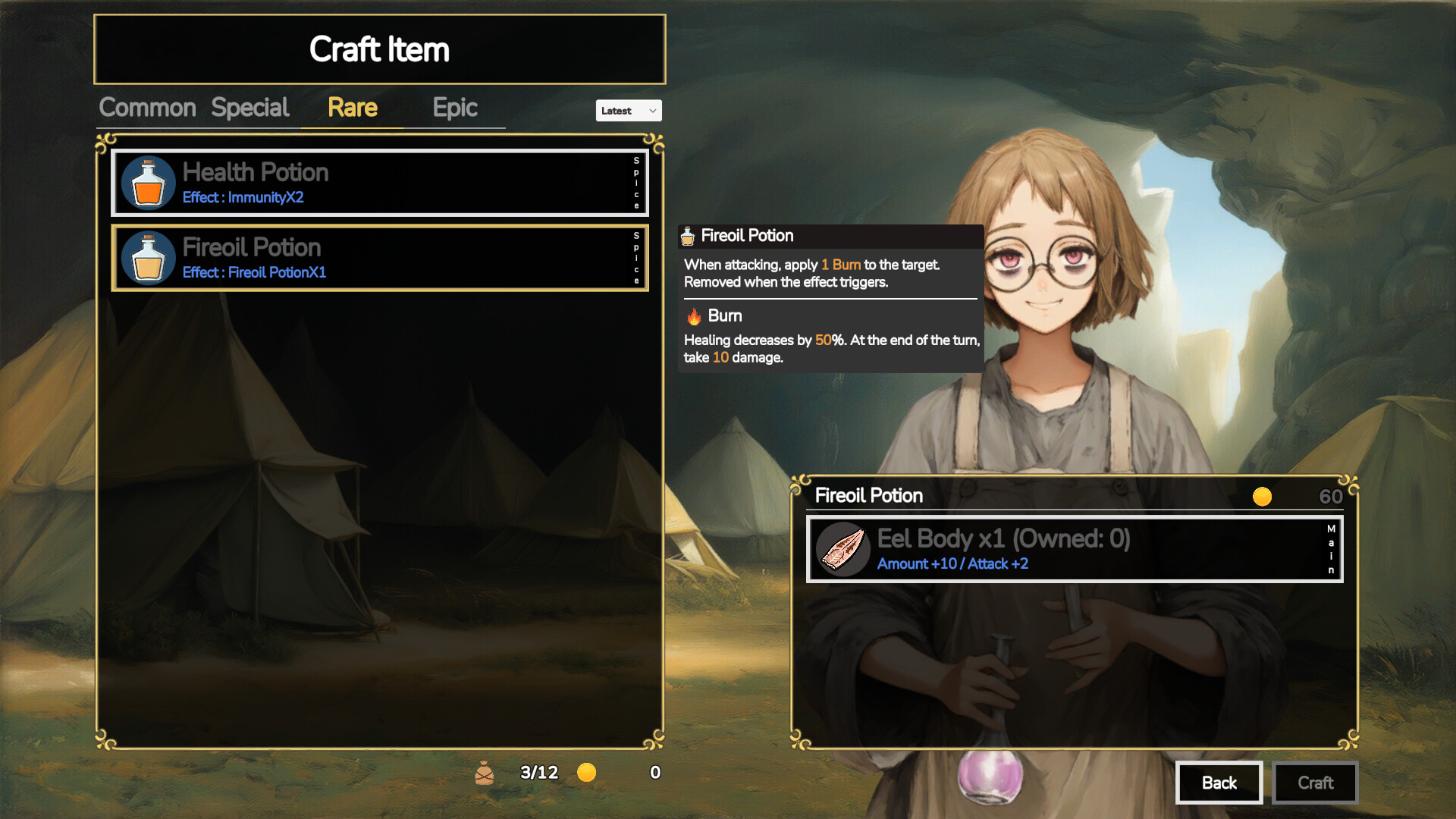Select the Health Potion recipe
This screenshot has width=1456, height=819.
(379, 183)
